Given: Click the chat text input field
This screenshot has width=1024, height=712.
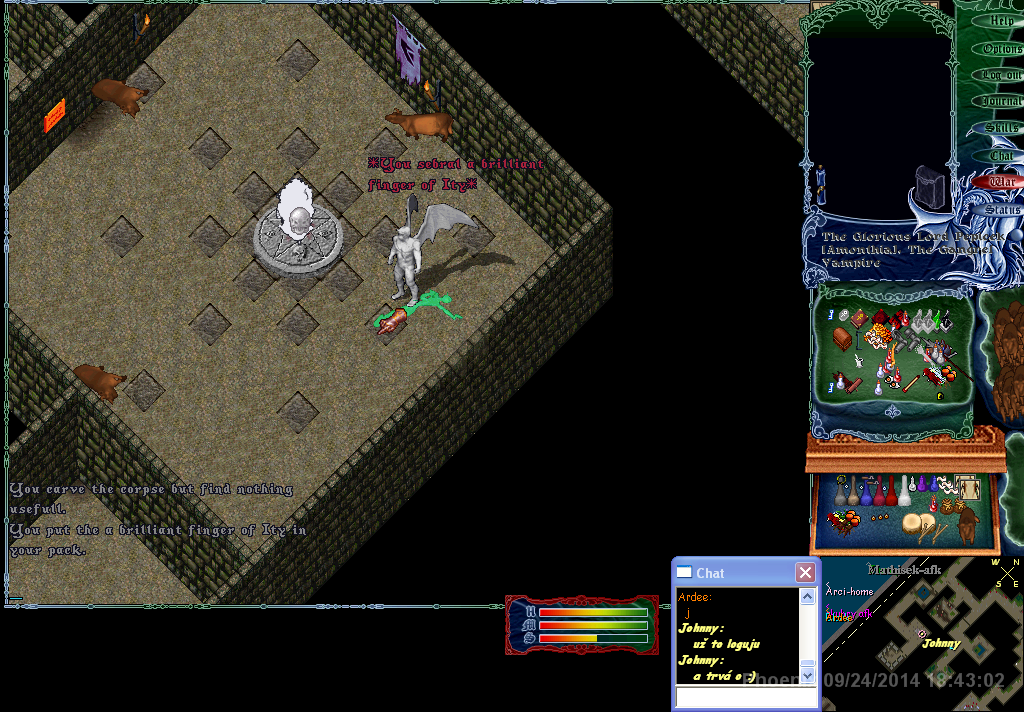Looking at the screenshot, I should (746, 696).
